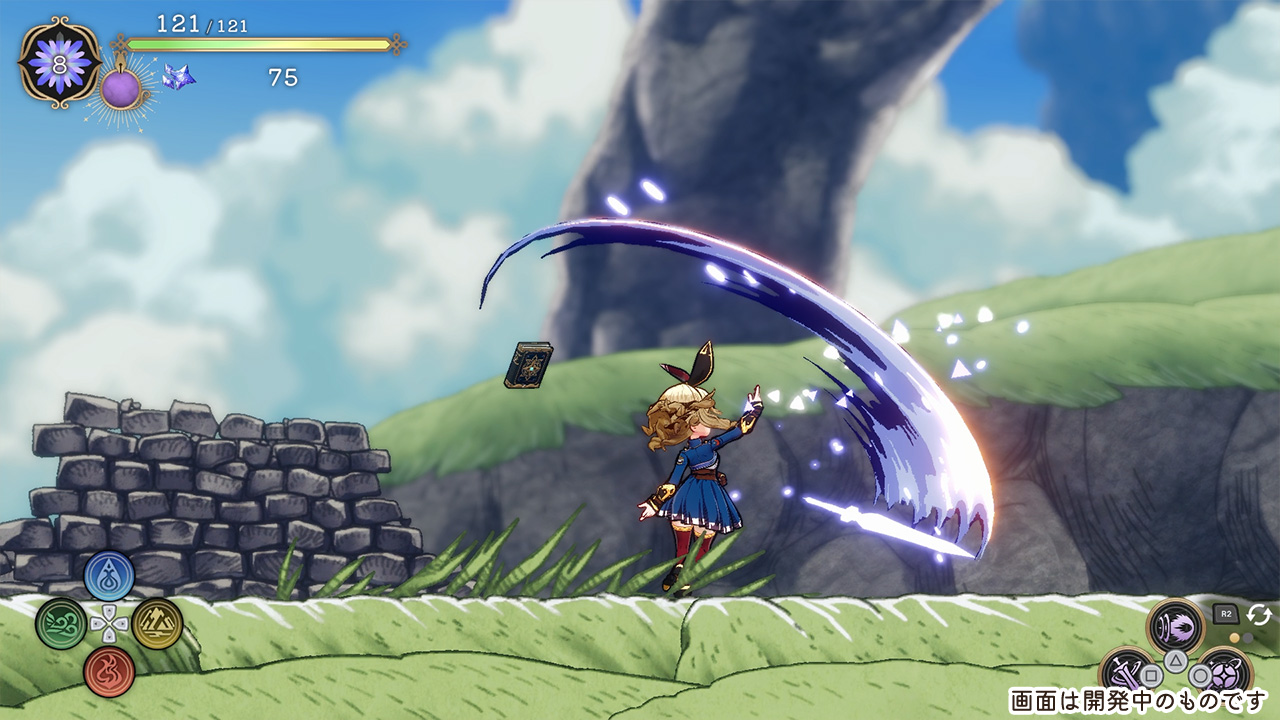Use the purple fireball blast skill
Screen dimensions: 1280x720
(x=1176, y=627)
